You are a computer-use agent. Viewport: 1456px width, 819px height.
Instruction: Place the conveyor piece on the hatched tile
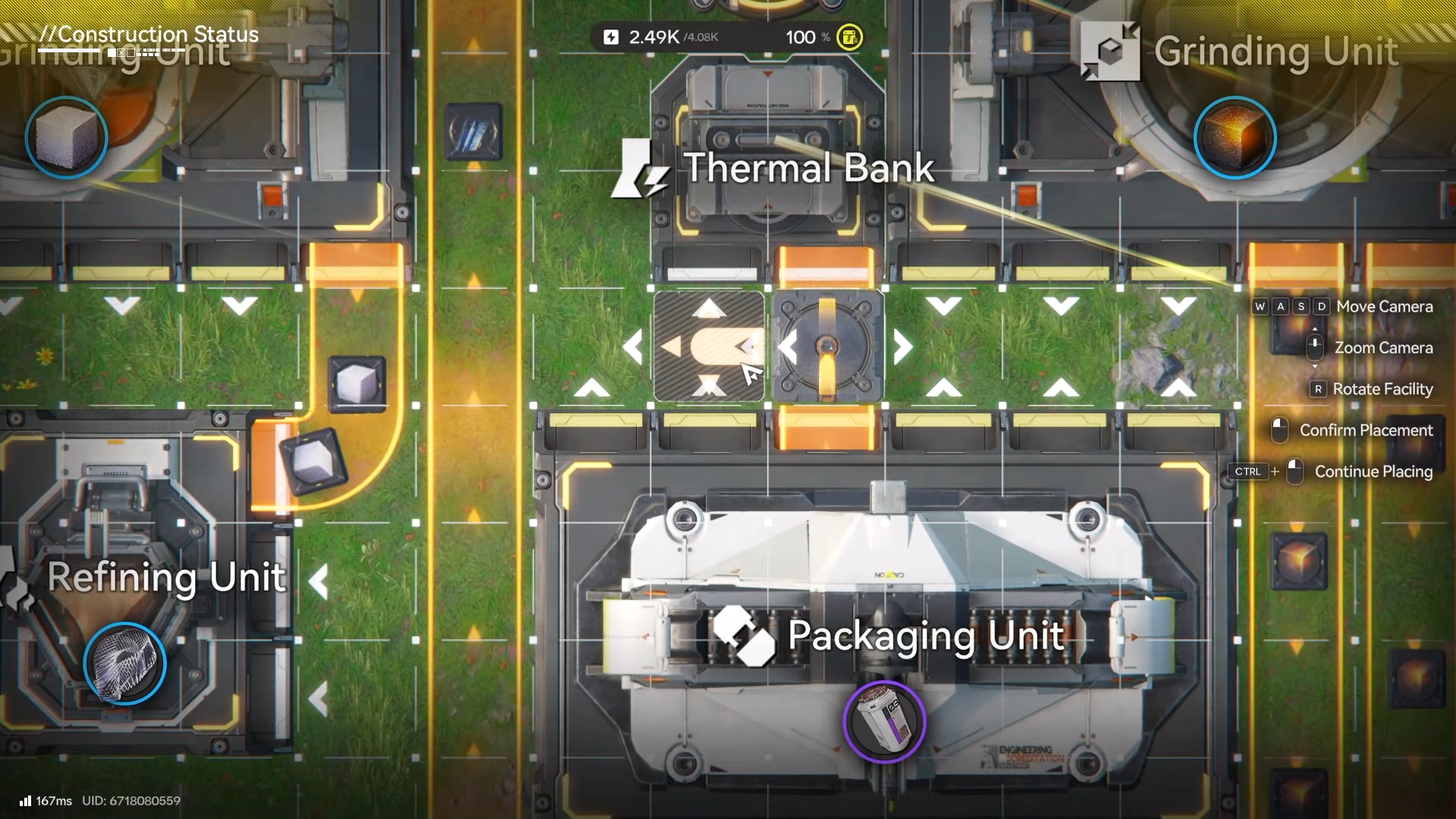tap(709, 347)
